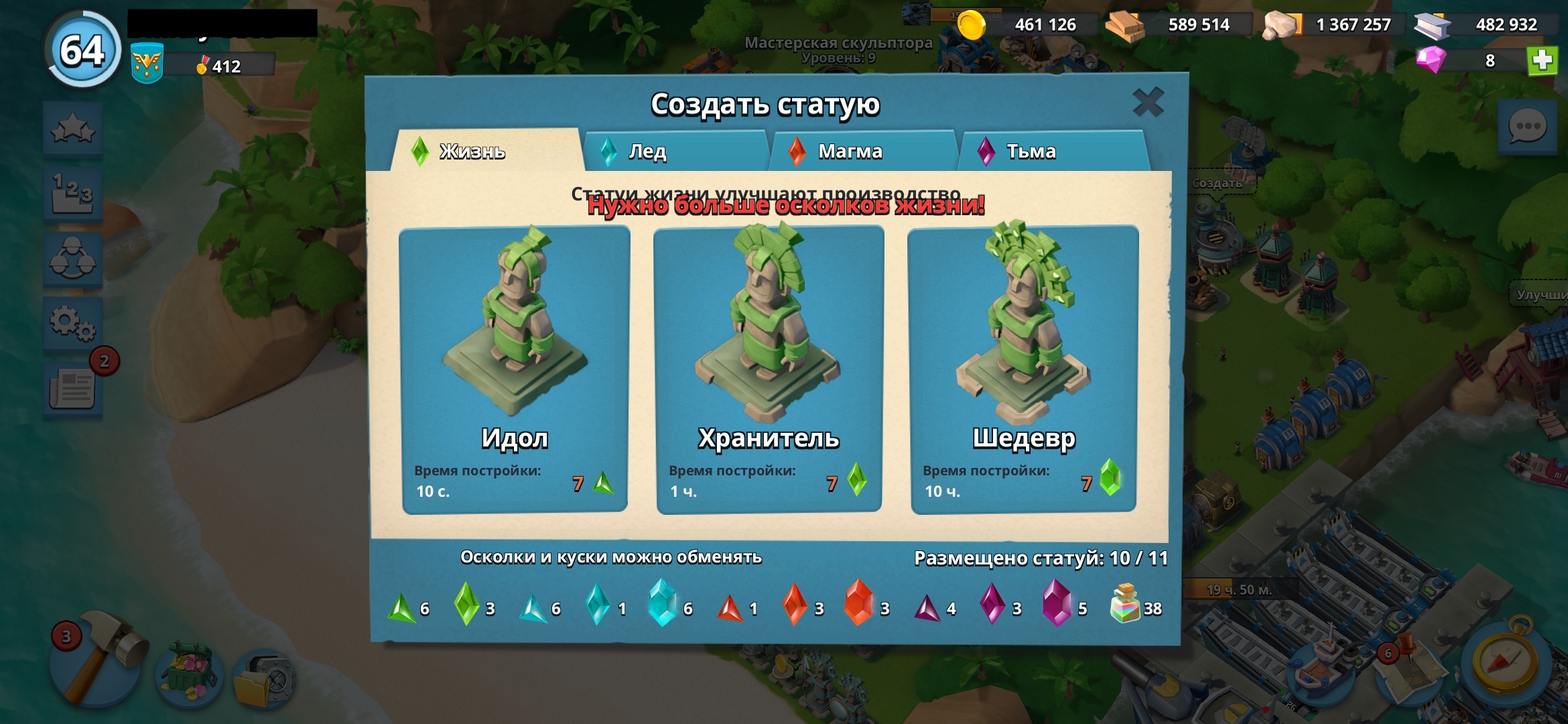Select the Идол statue card
Screen dimensions: 1568x724
pyautogui.click(x=515, y=370)
